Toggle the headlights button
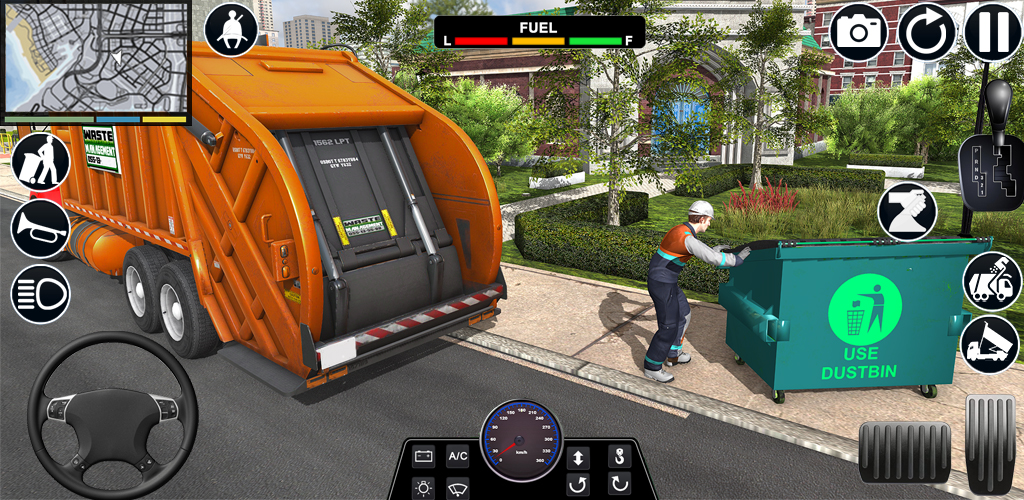Image resolution: width=1024 pixels, height=500 pixels. click(x=41, y=293)
